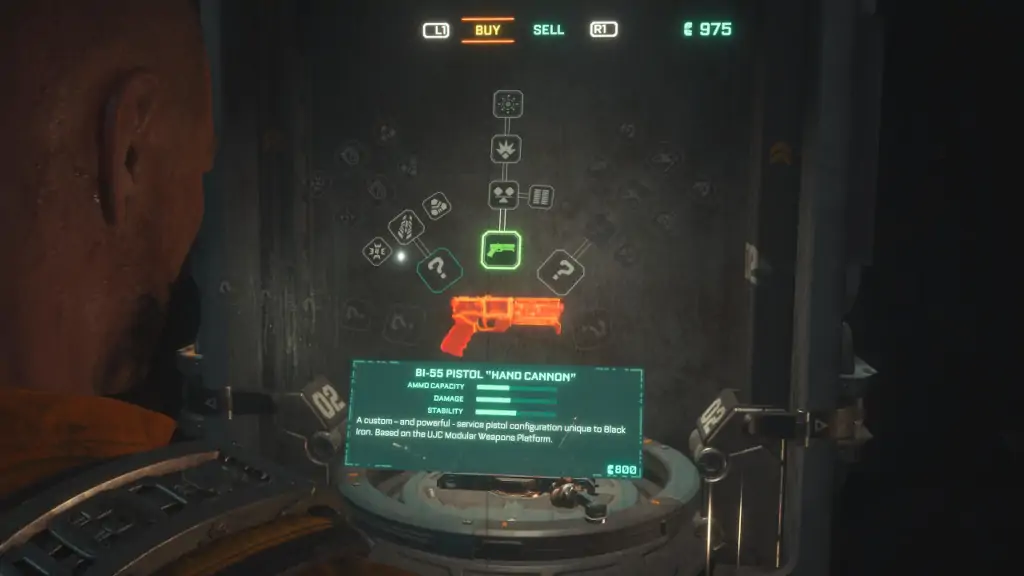Choose the topmost radial burst upgrade node

[x=507, y=104]
